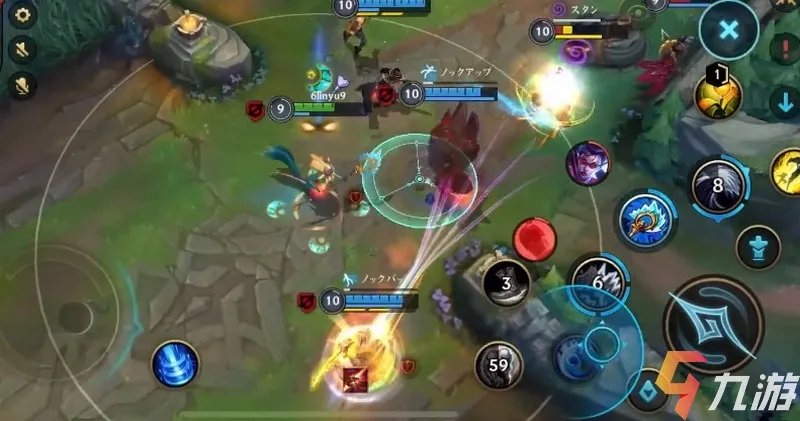The height and width of the screenshot is (421, 800).
Task: Tap the virtual movement joystick
Action: pyautogui.click(x=73, y=316)
